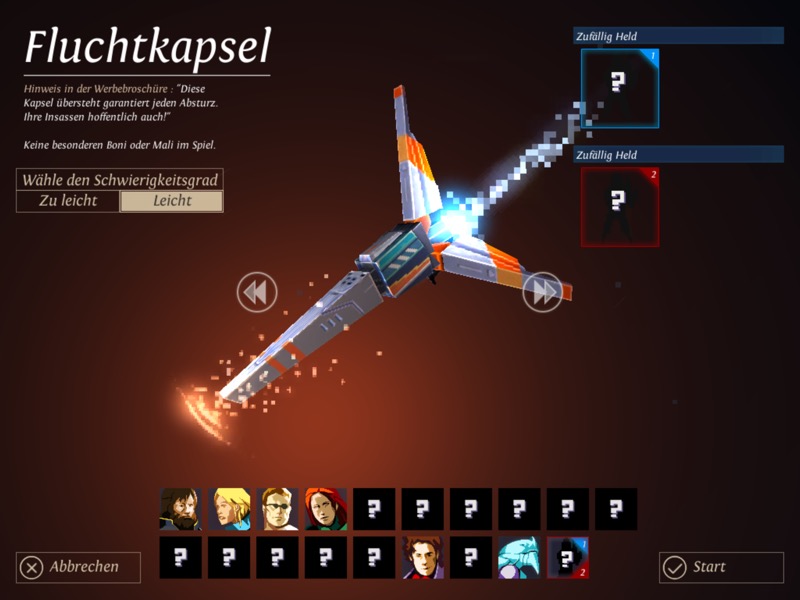Pick the bearded dark-haired hero portrait

pos(181,509)
